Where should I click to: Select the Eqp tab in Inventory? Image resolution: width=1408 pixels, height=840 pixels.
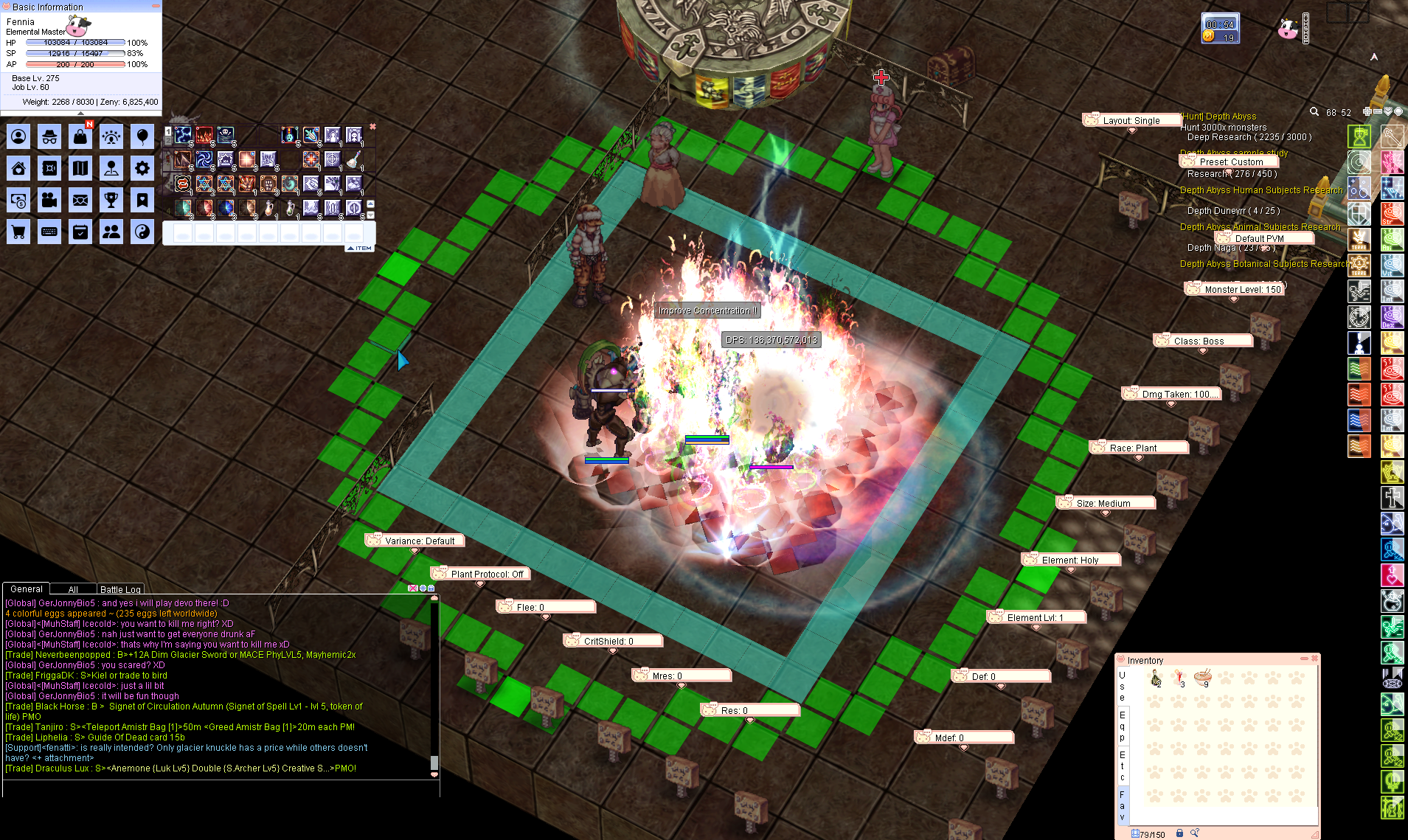(x=1122, y=726)
